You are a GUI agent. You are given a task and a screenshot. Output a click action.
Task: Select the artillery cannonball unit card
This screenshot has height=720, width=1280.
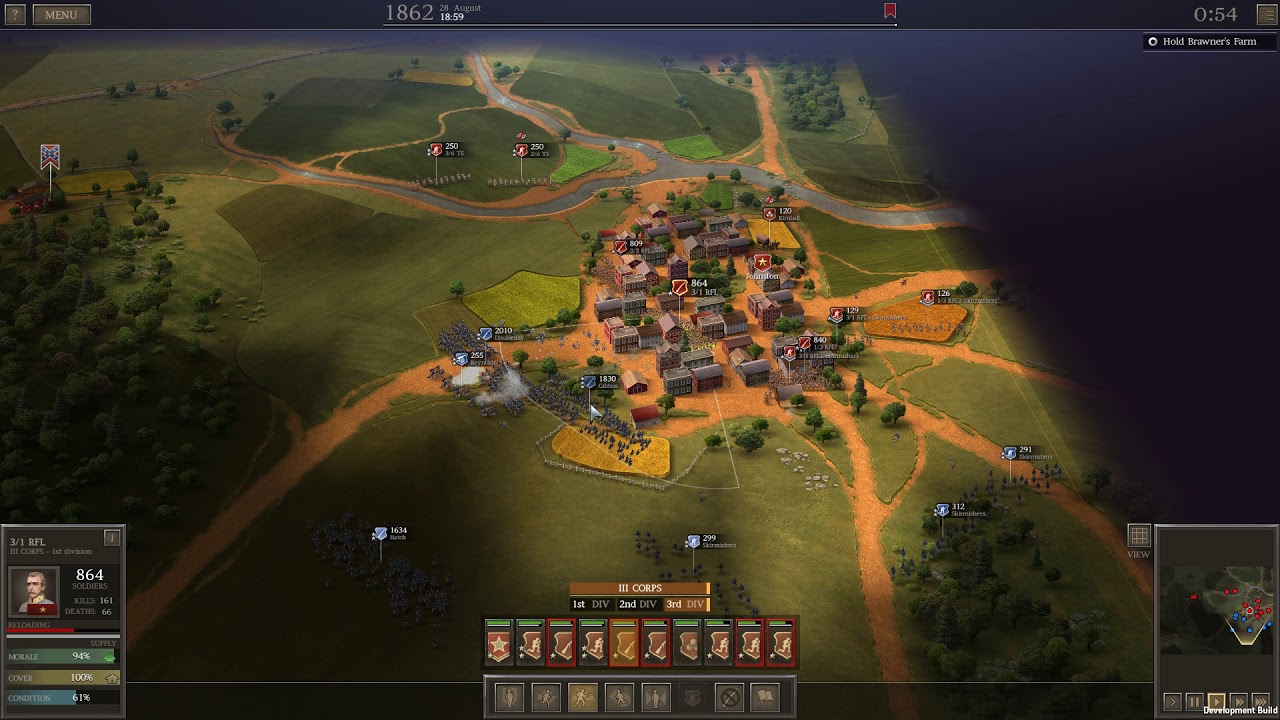pyautogui.click(x=686, y=644)
